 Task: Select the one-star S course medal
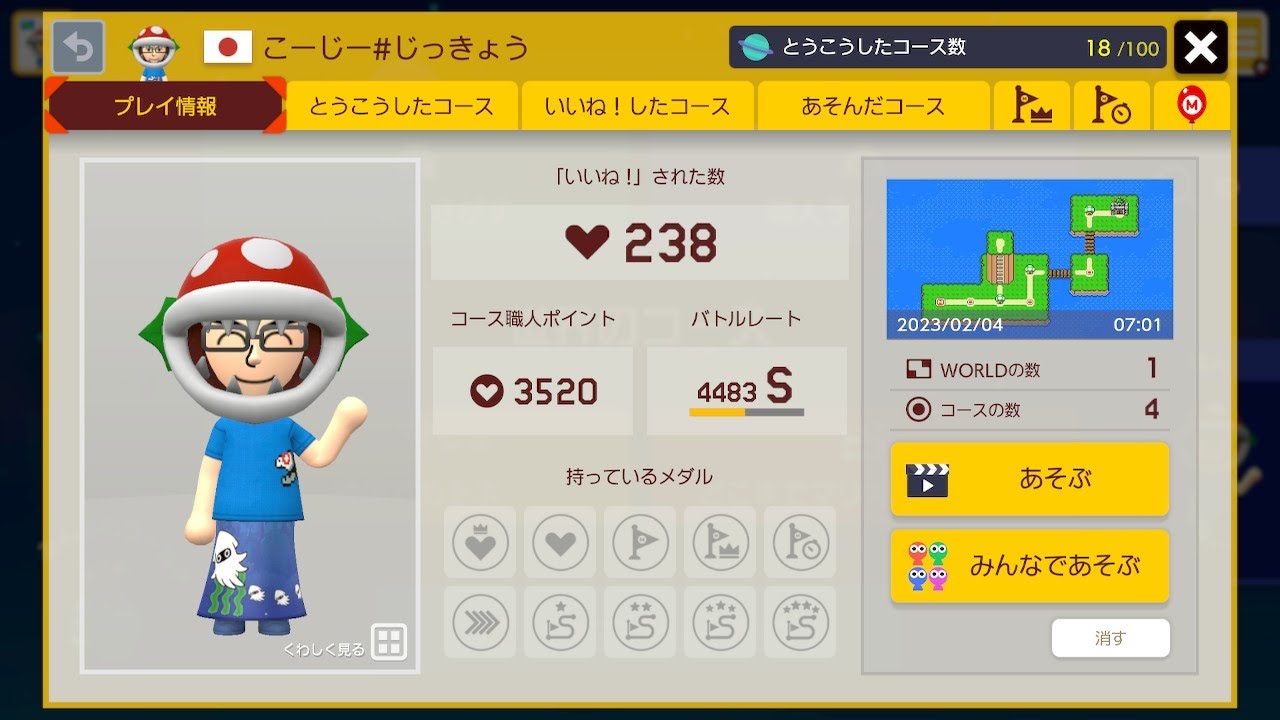click(x=559, y=623)
